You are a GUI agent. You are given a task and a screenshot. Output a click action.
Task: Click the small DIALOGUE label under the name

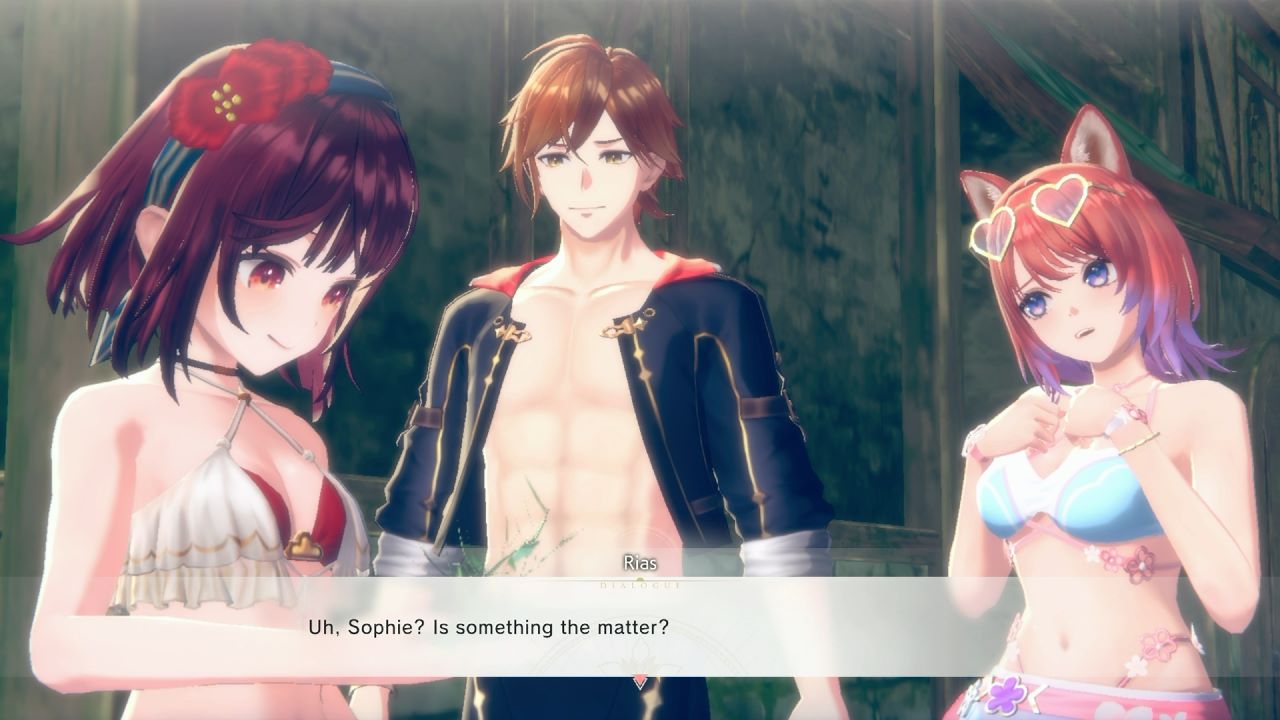[640, 585]
